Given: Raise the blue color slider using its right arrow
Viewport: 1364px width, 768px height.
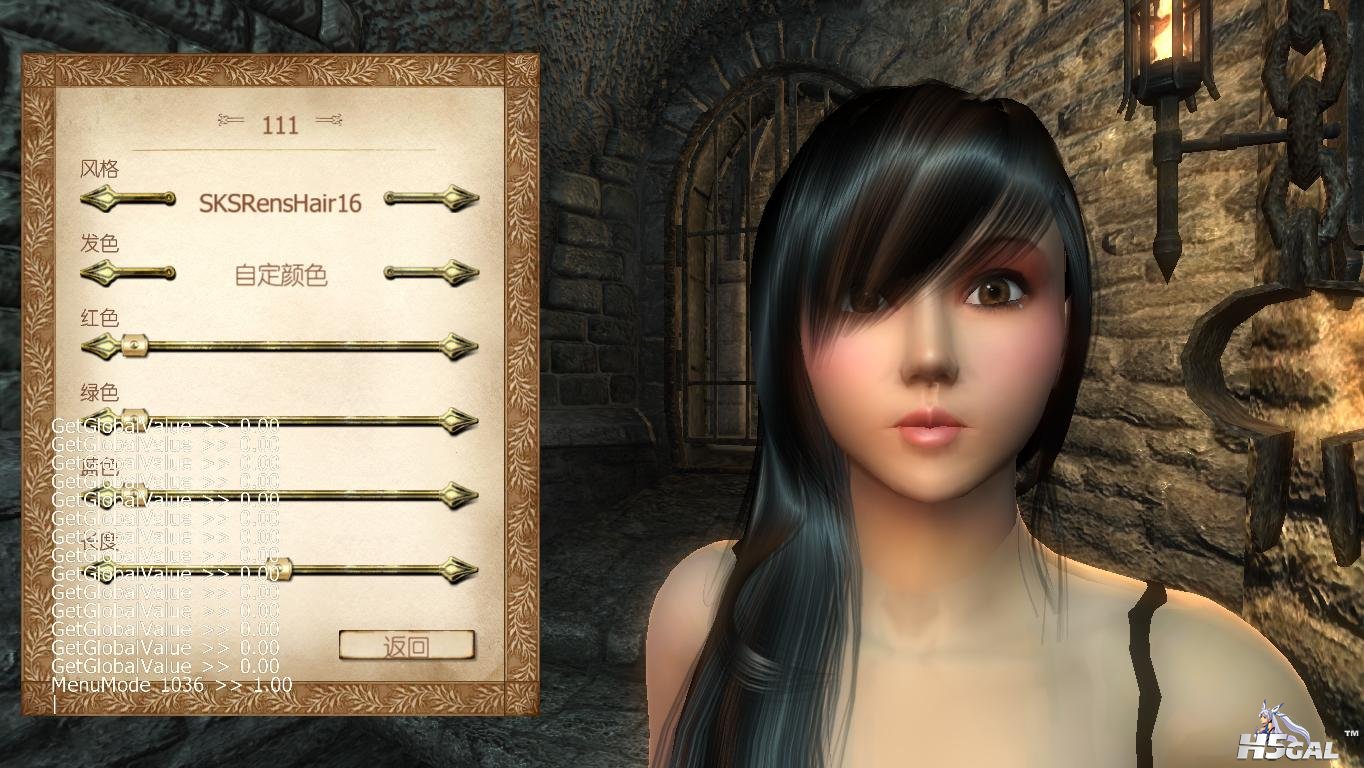Looking at the screenshot, I should pos(461,495).
